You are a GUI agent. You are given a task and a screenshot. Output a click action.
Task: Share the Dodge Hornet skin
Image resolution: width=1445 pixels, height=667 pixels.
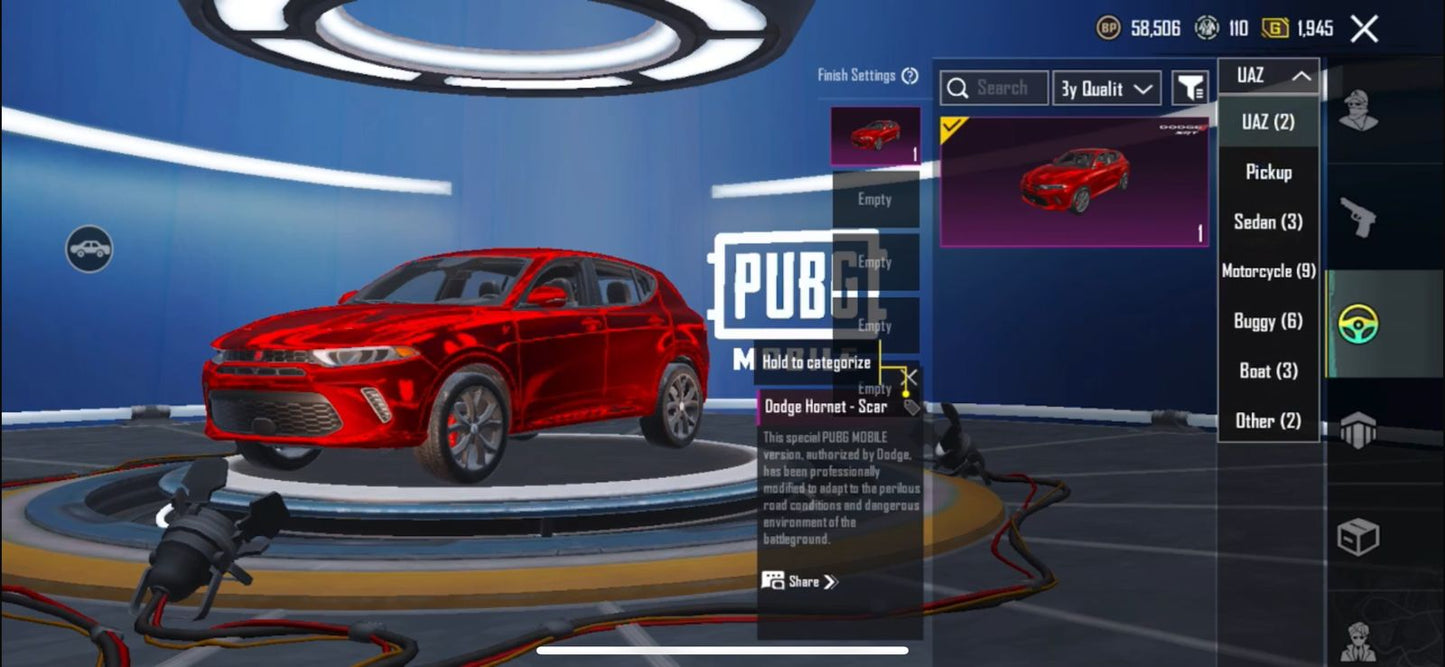point(799,581)
